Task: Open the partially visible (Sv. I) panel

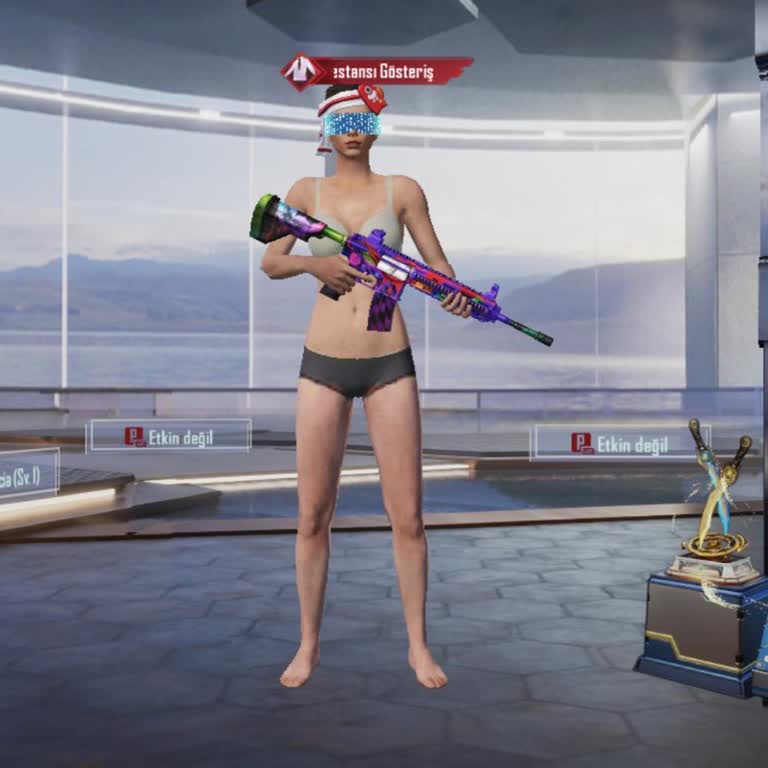Action: pyautogui.click(x=28, y=474)
